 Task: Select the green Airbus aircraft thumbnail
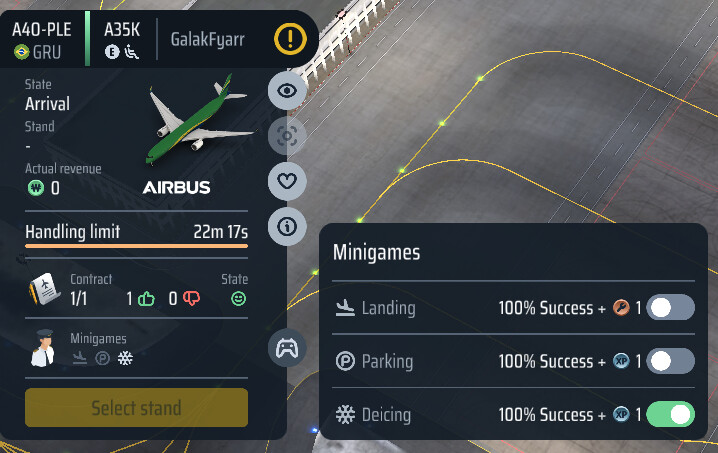click(199, 124)
